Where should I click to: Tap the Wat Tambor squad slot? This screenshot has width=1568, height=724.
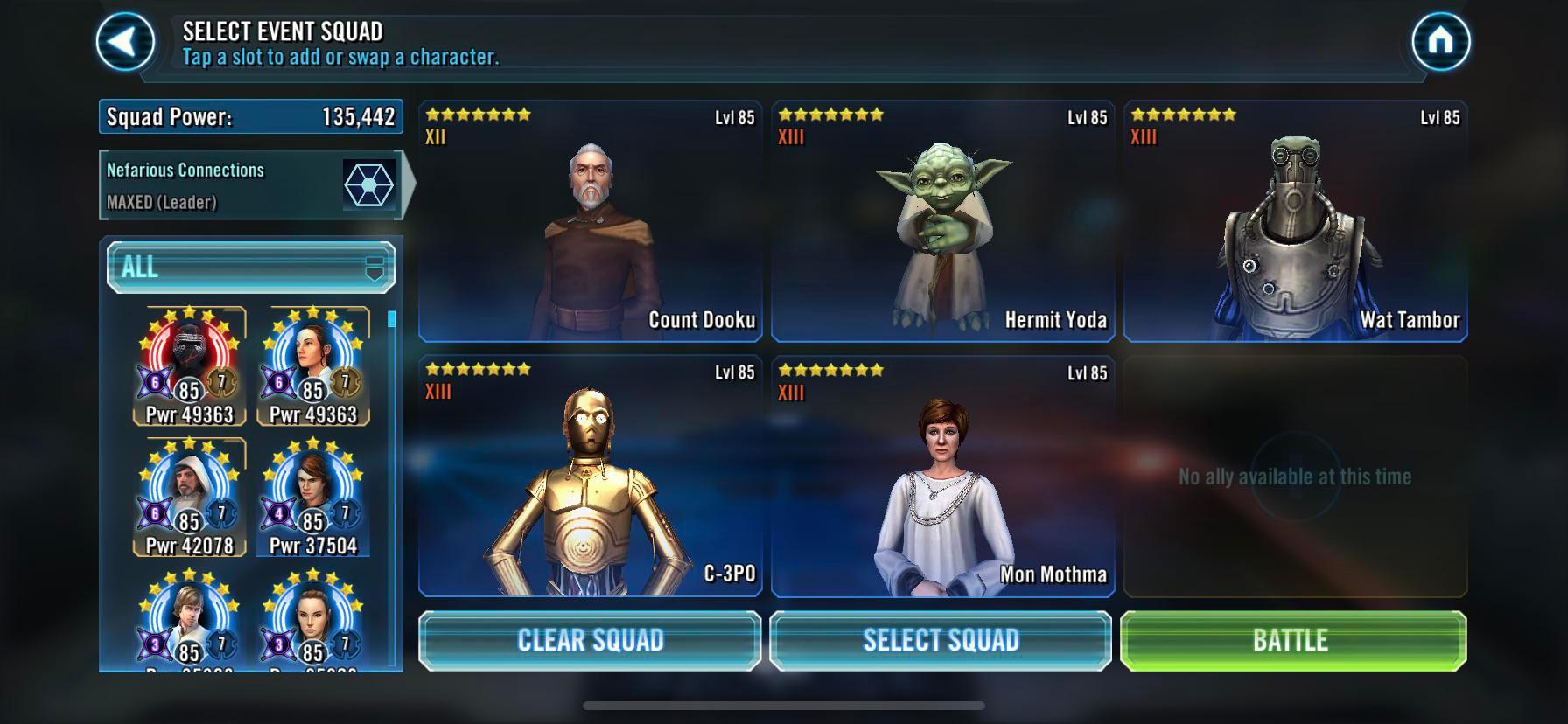[1295, 219]
